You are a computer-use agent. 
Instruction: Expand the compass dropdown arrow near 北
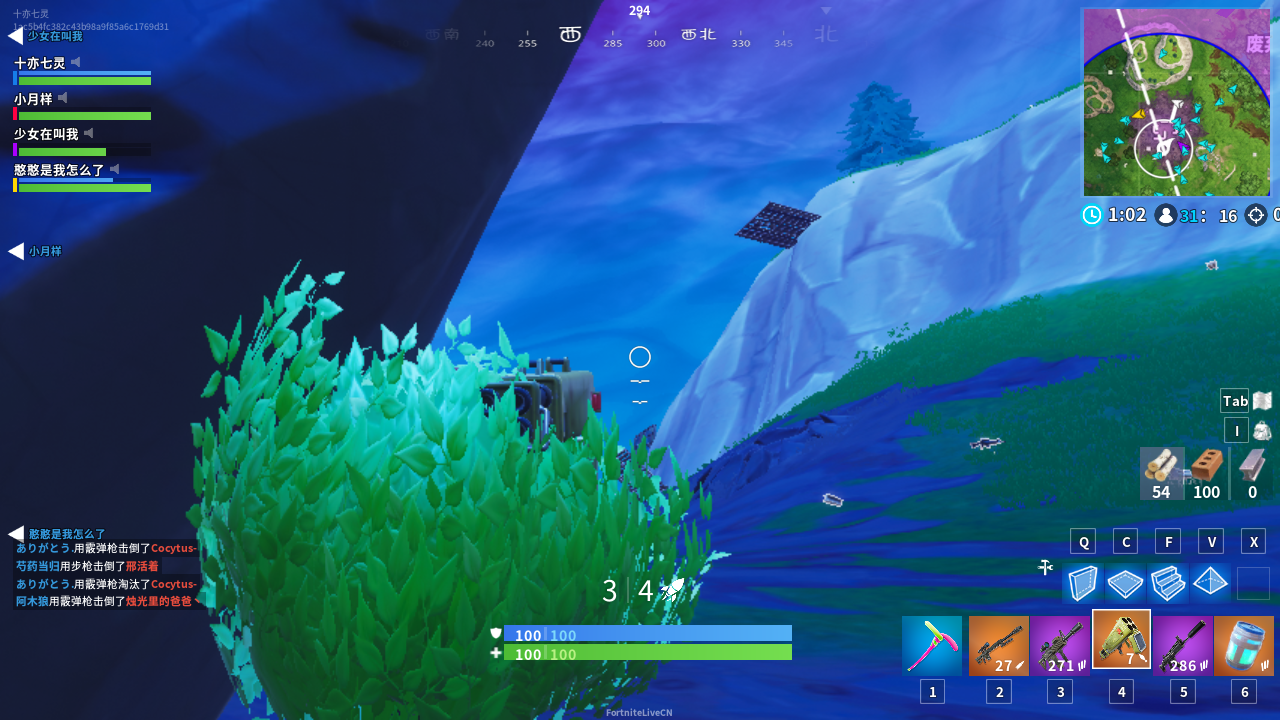tap(826, 10)
